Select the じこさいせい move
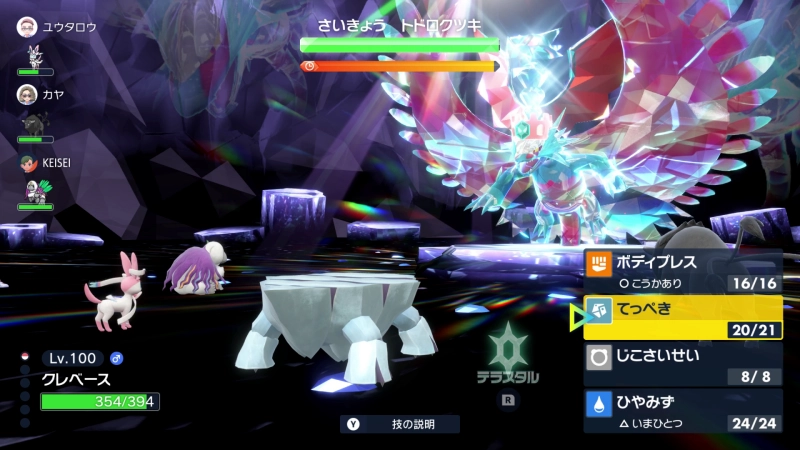800x450 pixels. coord(682,364)
